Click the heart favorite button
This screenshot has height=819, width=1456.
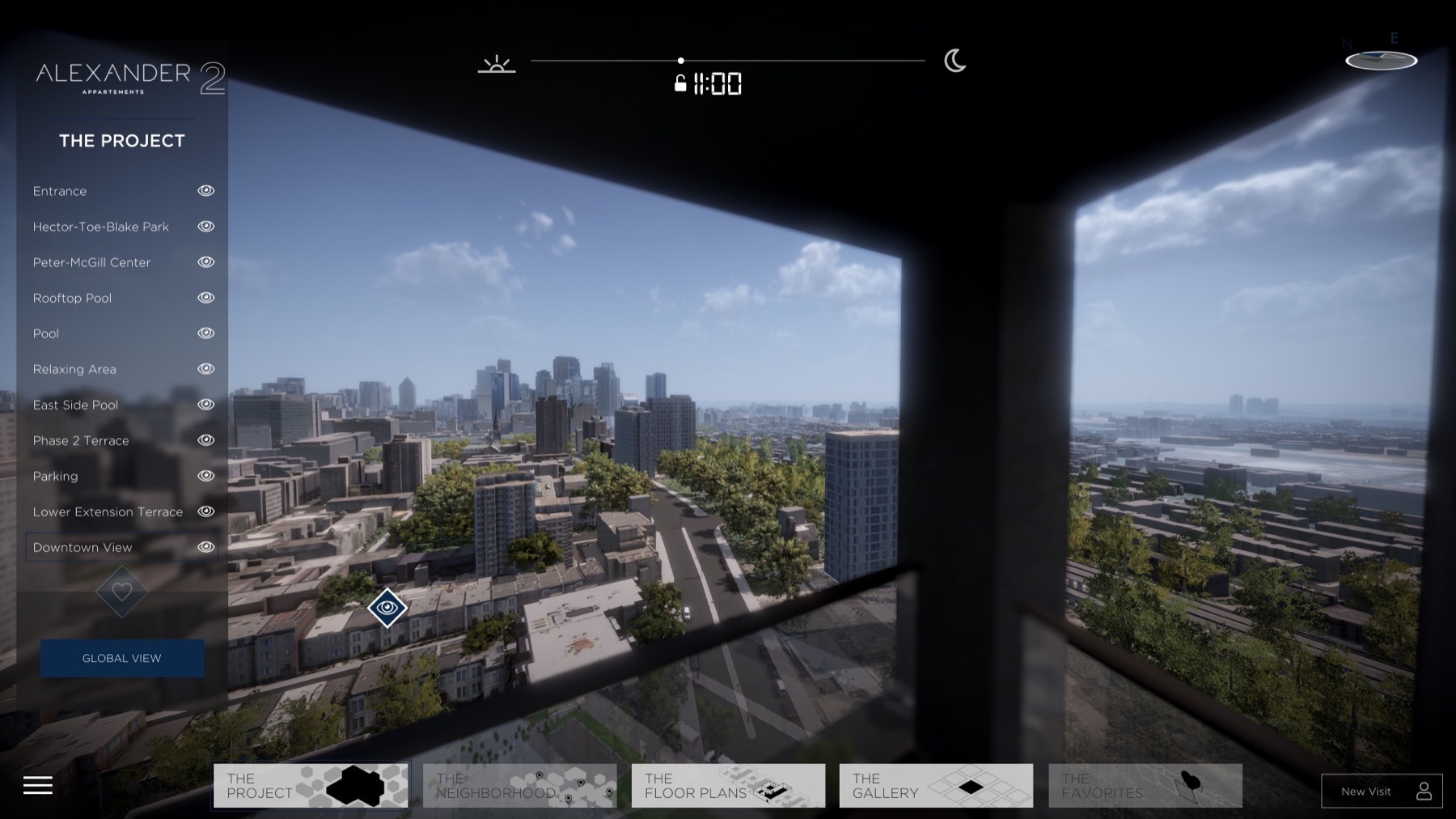(122, 592)
